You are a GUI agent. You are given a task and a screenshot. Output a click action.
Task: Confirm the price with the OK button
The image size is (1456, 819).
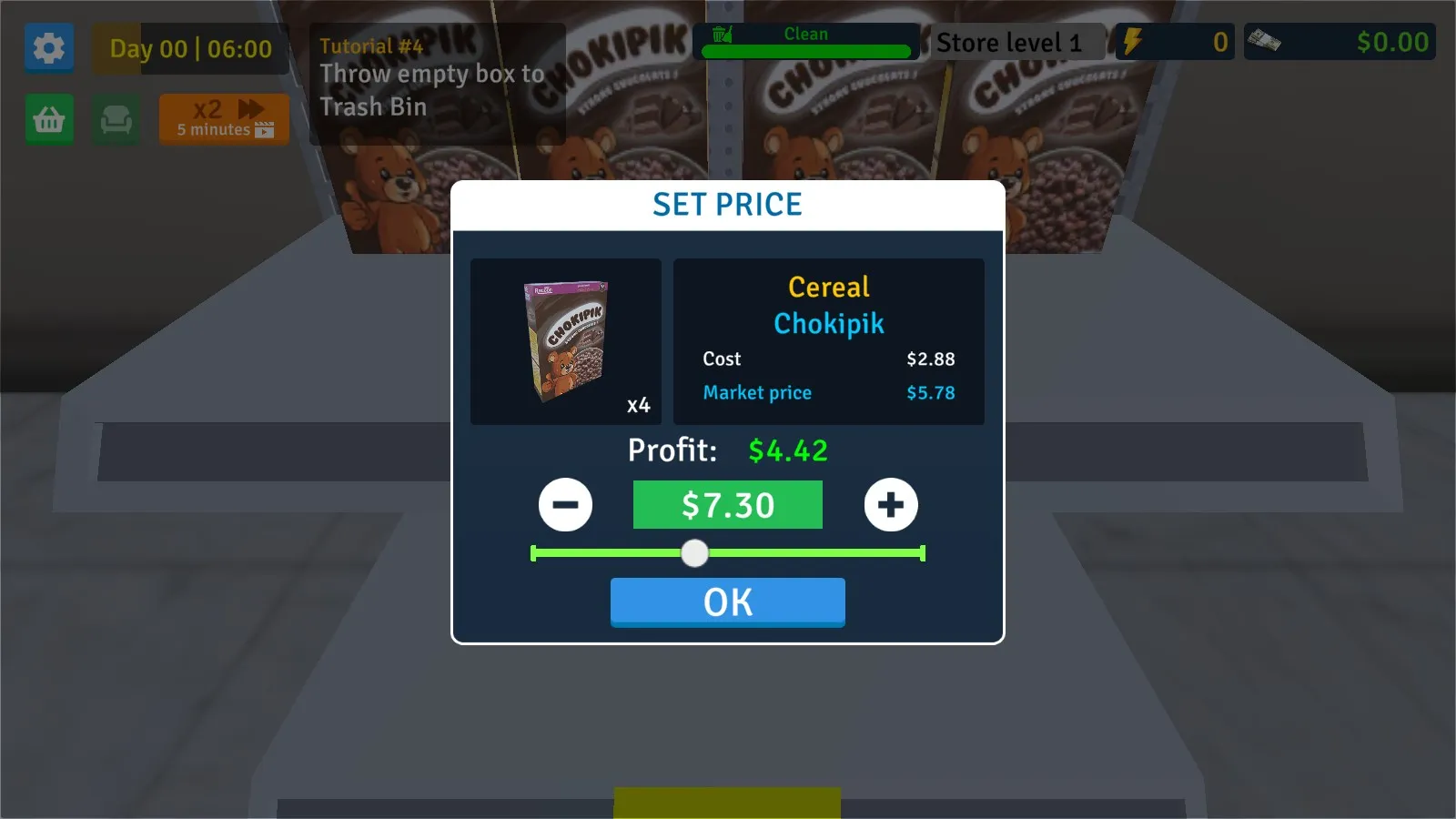click(x=727, y=602)
